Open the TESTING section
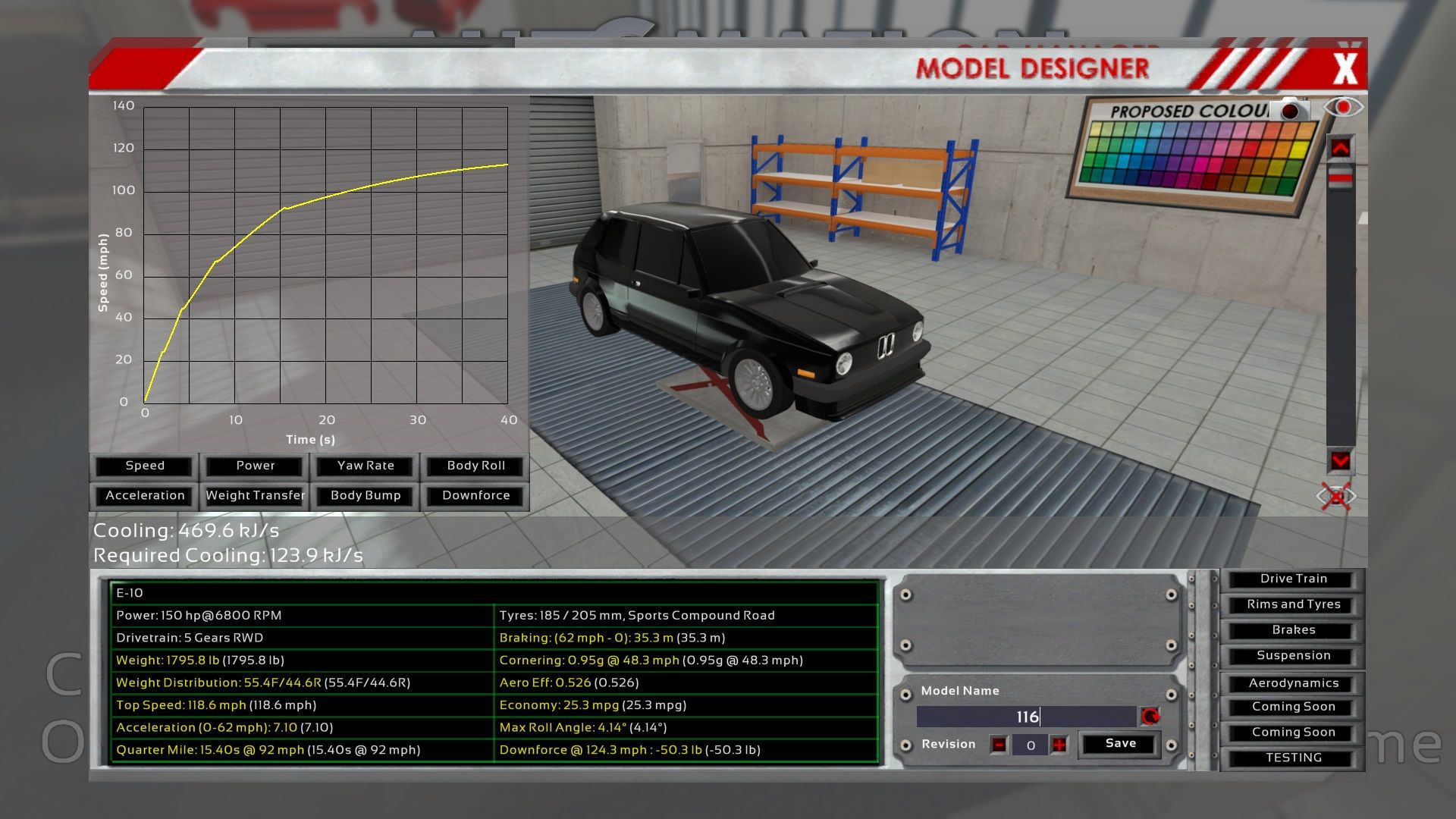 [1293, 758]
